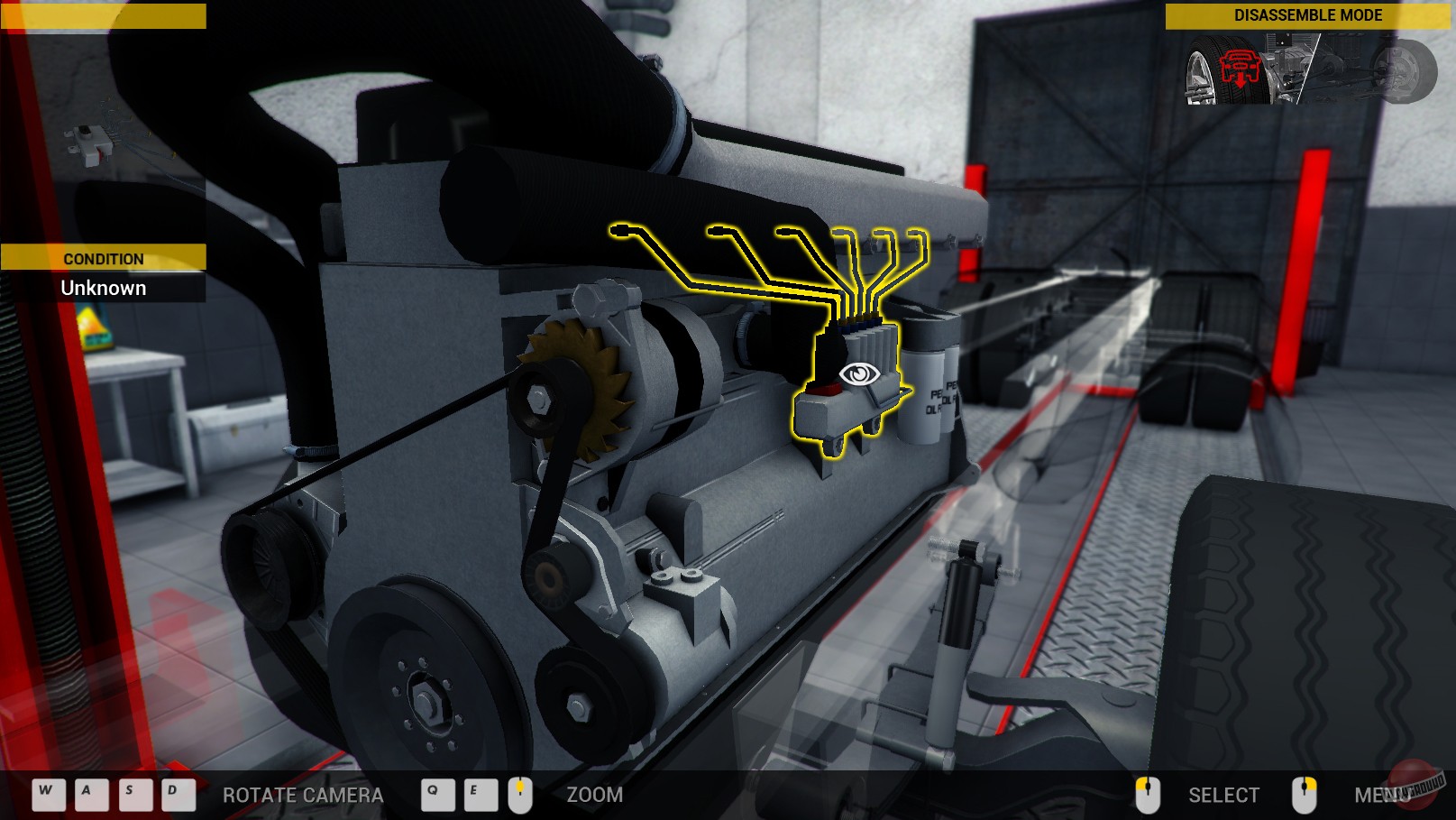The height and width of the screenshot is (820, 1456).
Task: Click the ROTATE CAMERA text label
Action: [x=303, y=797]
